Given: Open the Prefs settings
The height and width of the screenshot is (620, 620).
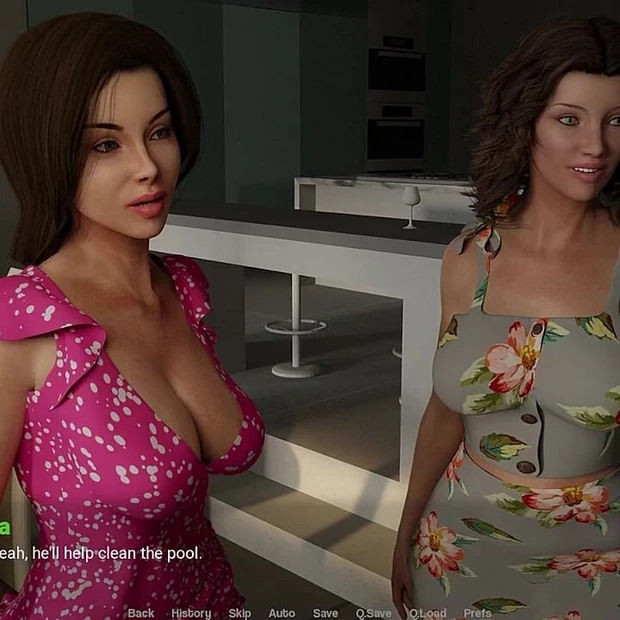Looking at the screenshot, I should coord(477,613).
